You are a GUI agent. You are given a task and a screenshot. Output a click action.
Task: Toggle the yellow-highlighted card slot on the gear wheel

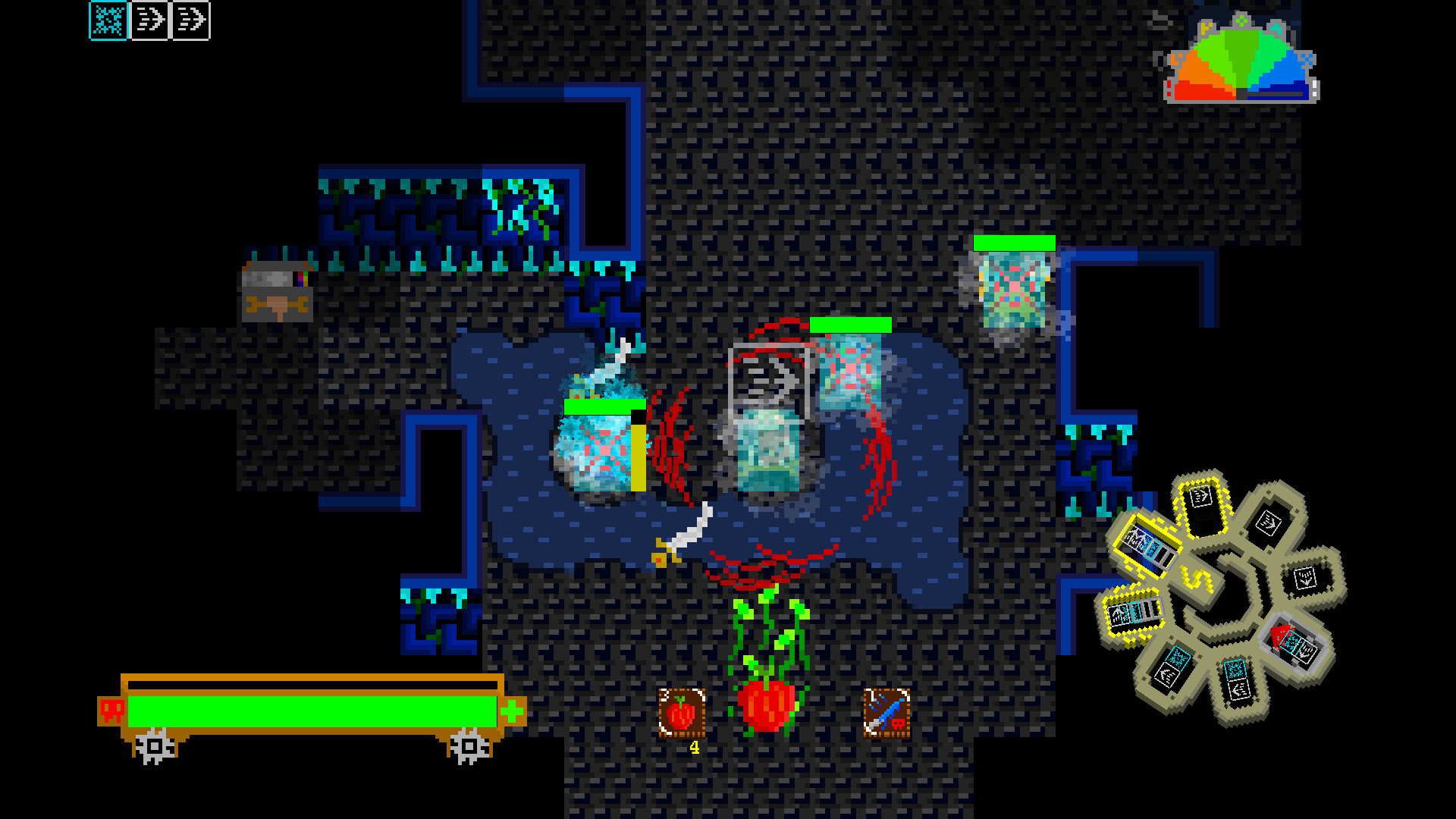pyautogui.click(x=1147, y=544)
